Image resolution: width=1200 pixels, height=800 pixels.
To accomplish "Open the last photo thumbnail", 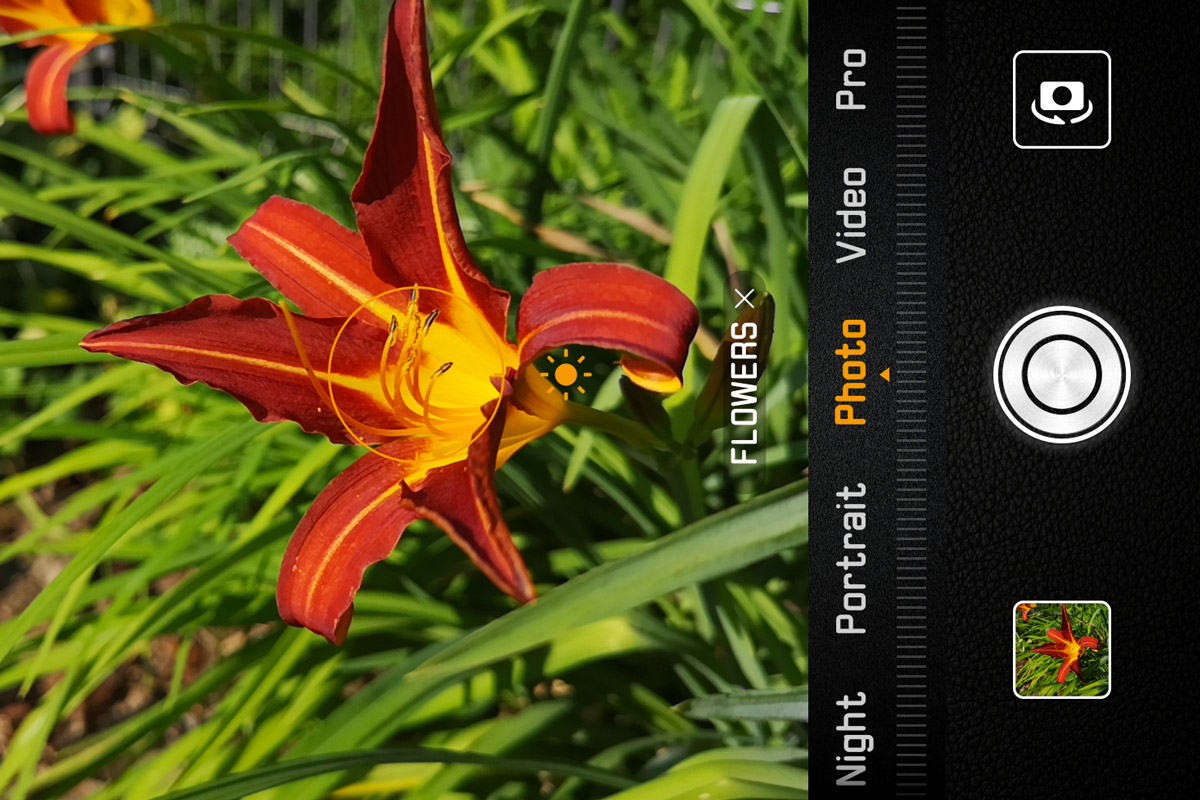I will pyautogui.click(x=1061, y=649).
